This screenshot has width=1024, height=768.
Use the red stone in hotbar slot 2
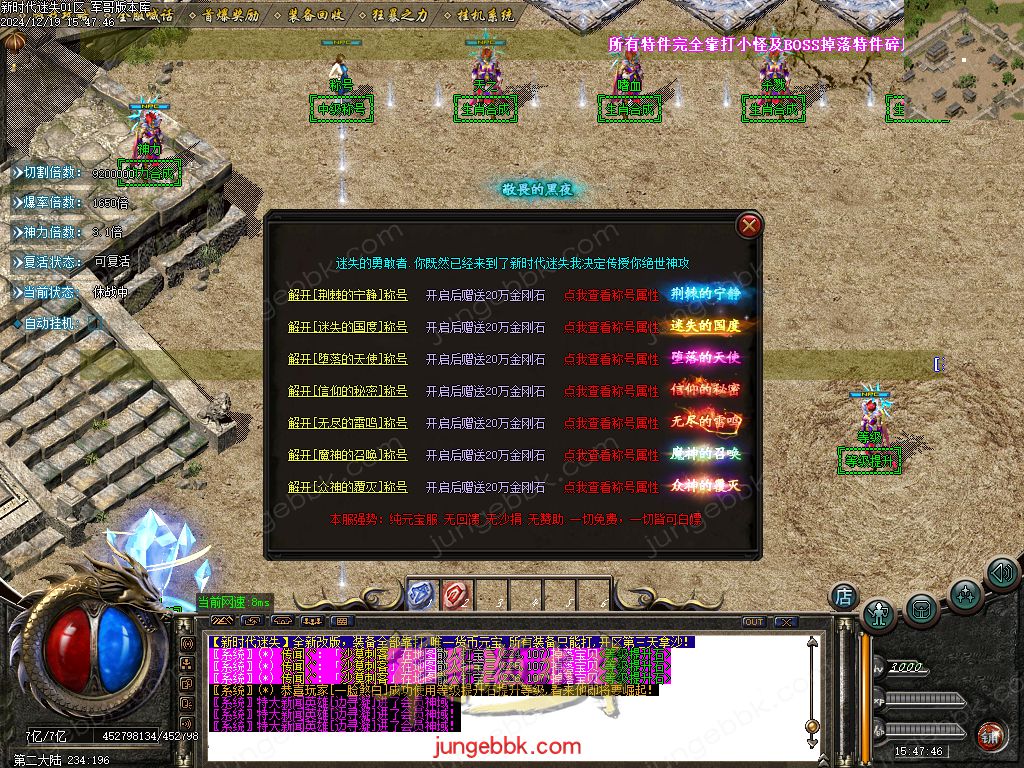[455, 595]
